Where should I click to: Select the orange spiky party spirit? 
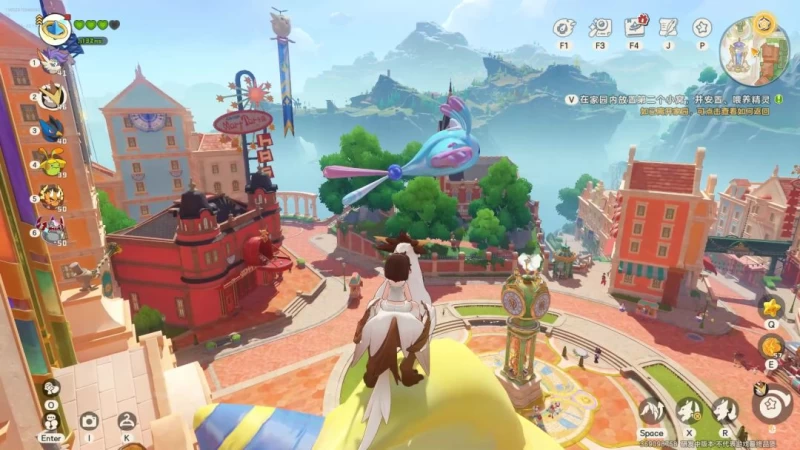(x=50, y=195)
